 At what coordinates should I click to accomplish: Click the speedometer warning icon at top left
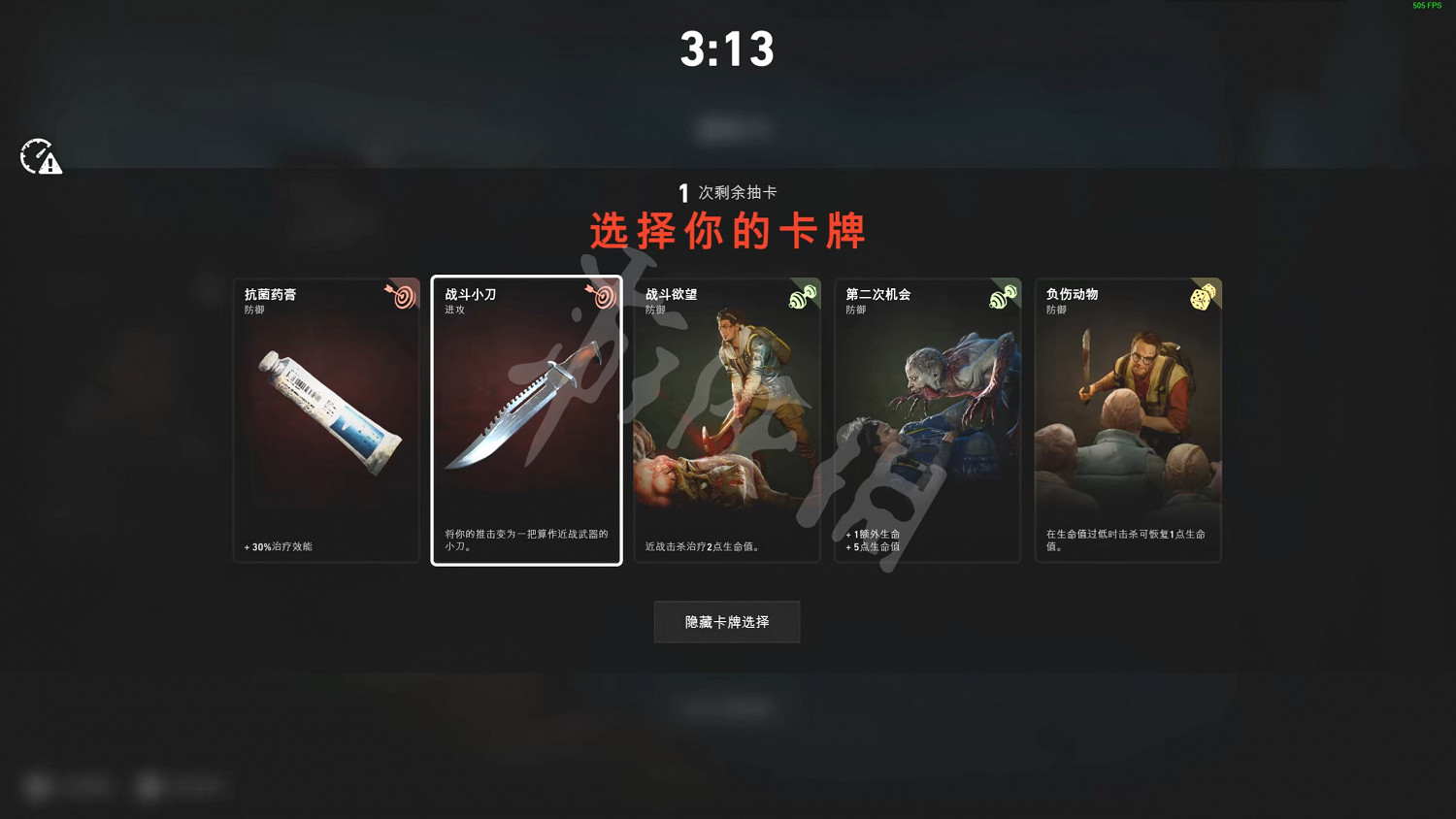[x=41, y=157]
